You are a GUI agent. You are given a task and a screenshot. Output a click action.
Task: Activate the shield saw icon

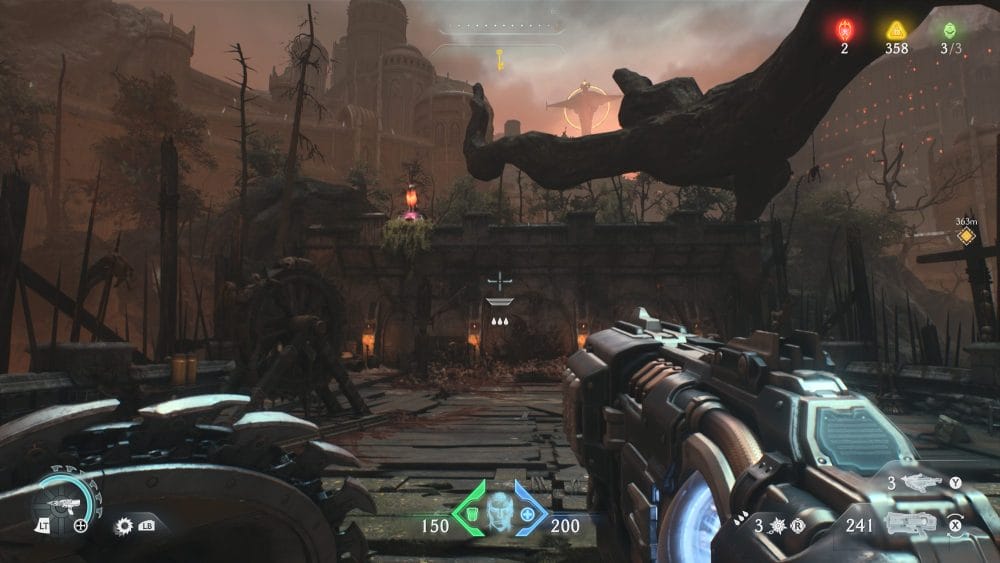pos(125,524)
